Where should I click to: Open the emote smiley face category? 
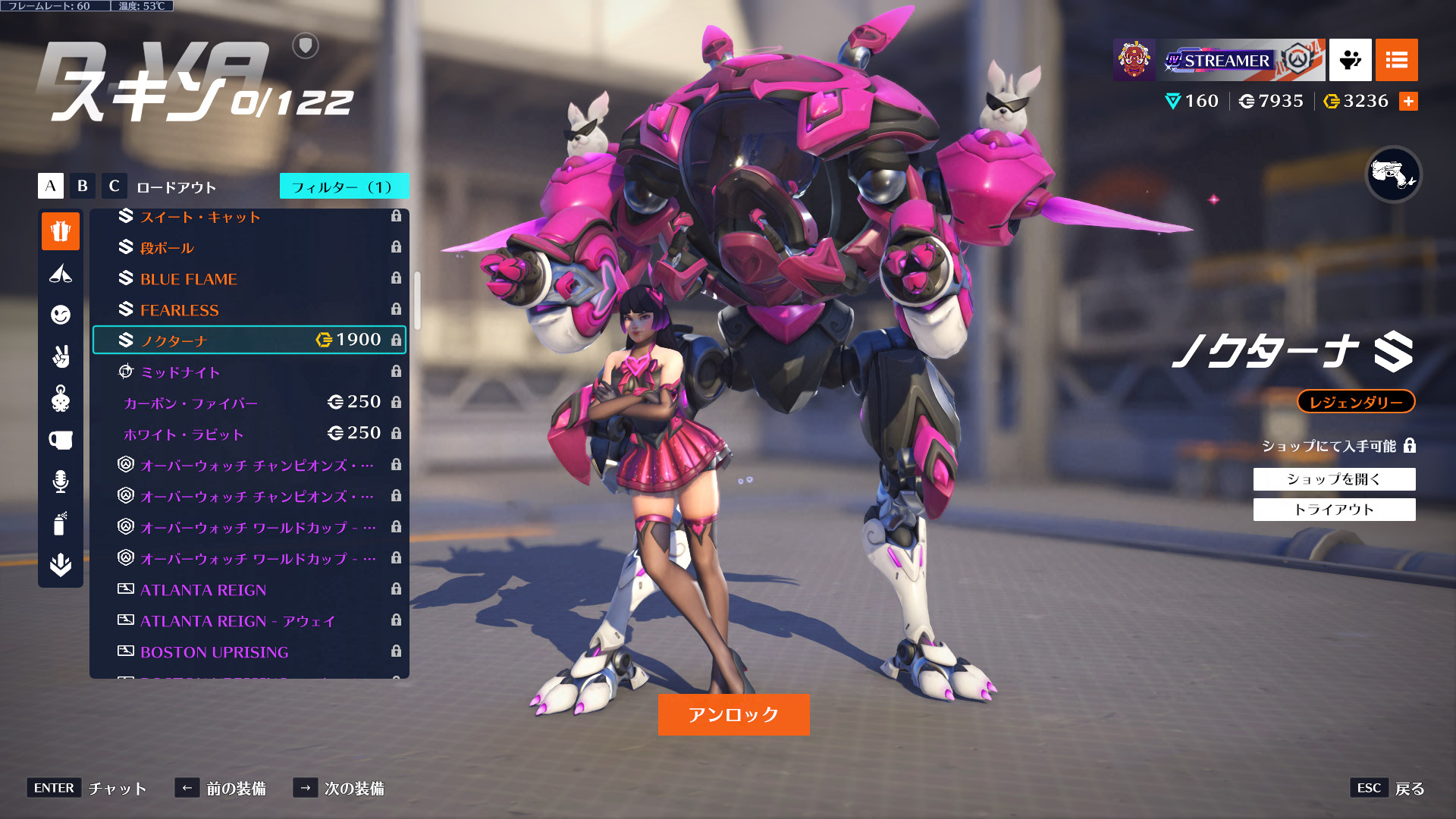tap(61, 315)
